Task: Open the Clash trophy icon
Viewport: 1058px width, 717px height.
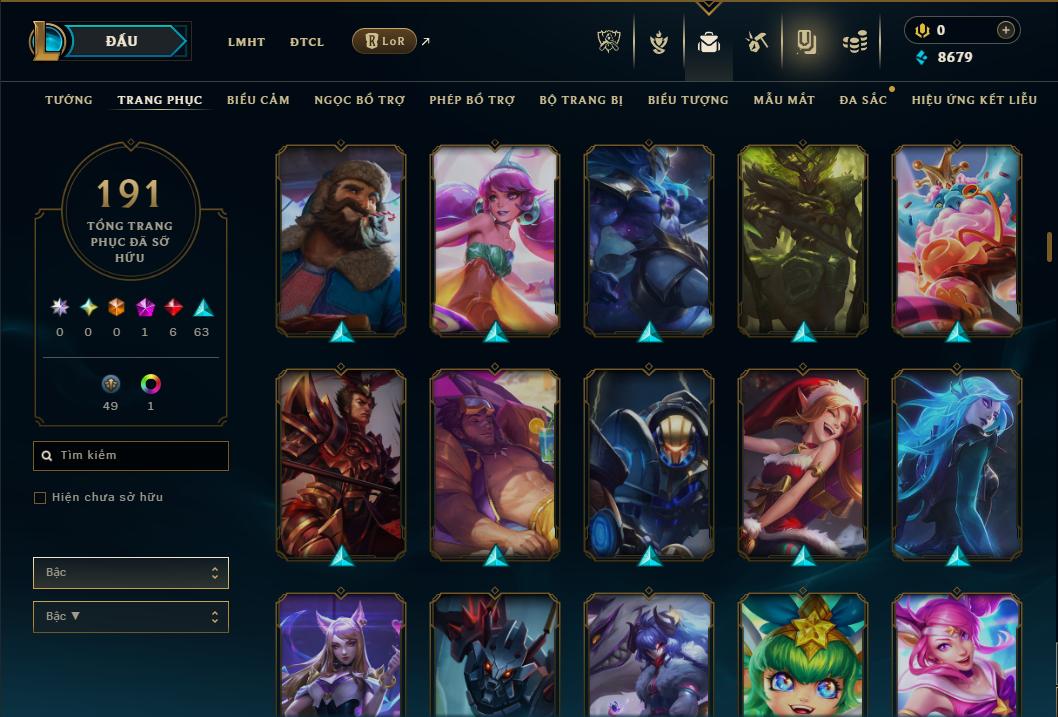Action: coord(609,42)
